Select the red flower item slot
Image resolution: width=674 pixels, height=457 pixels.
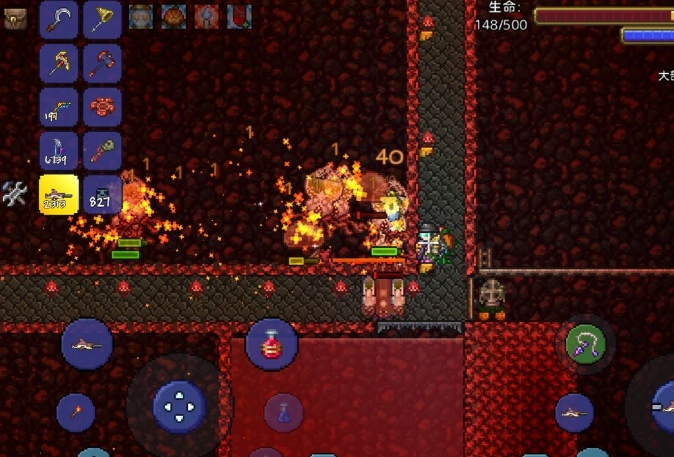click(x=102, y=106)
